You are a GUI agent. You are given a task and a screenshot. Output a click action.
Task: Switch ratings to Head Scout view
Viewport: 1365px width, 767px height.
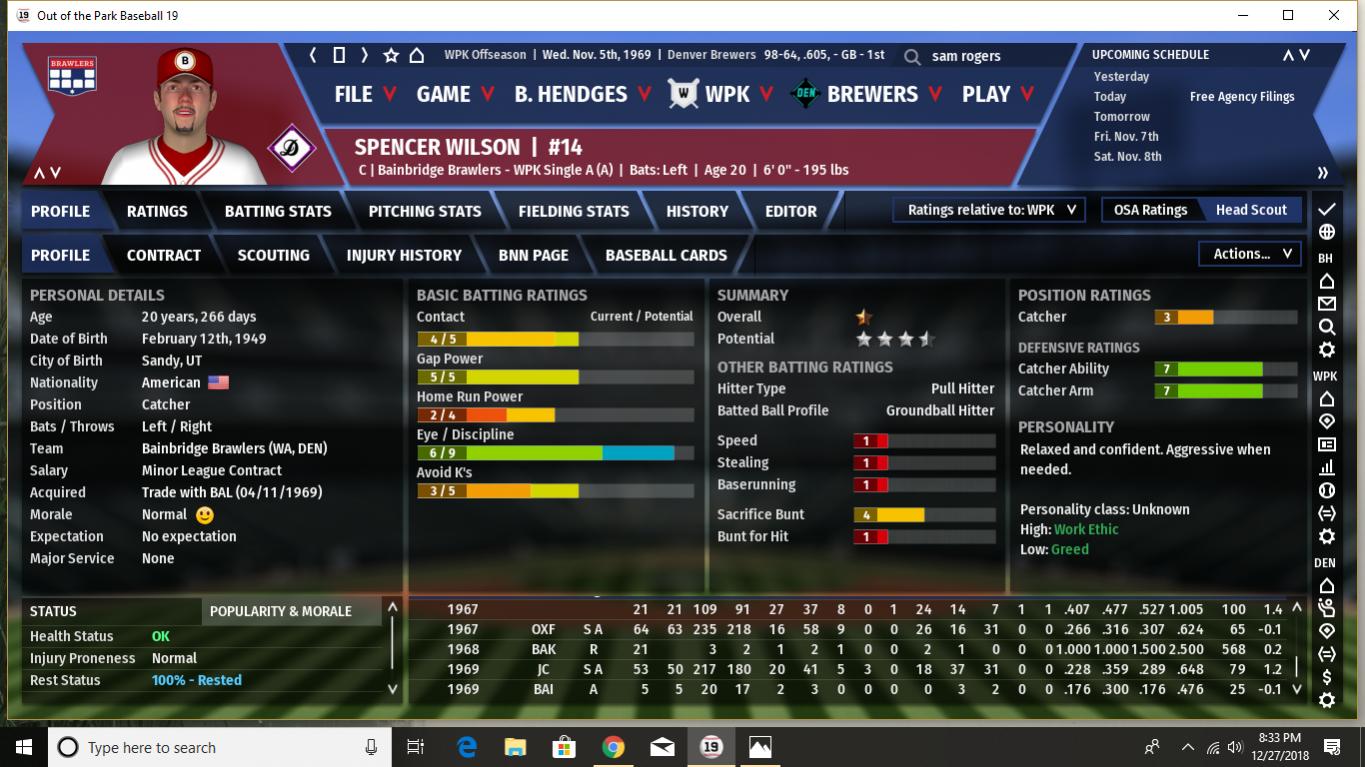point(1251,210)
